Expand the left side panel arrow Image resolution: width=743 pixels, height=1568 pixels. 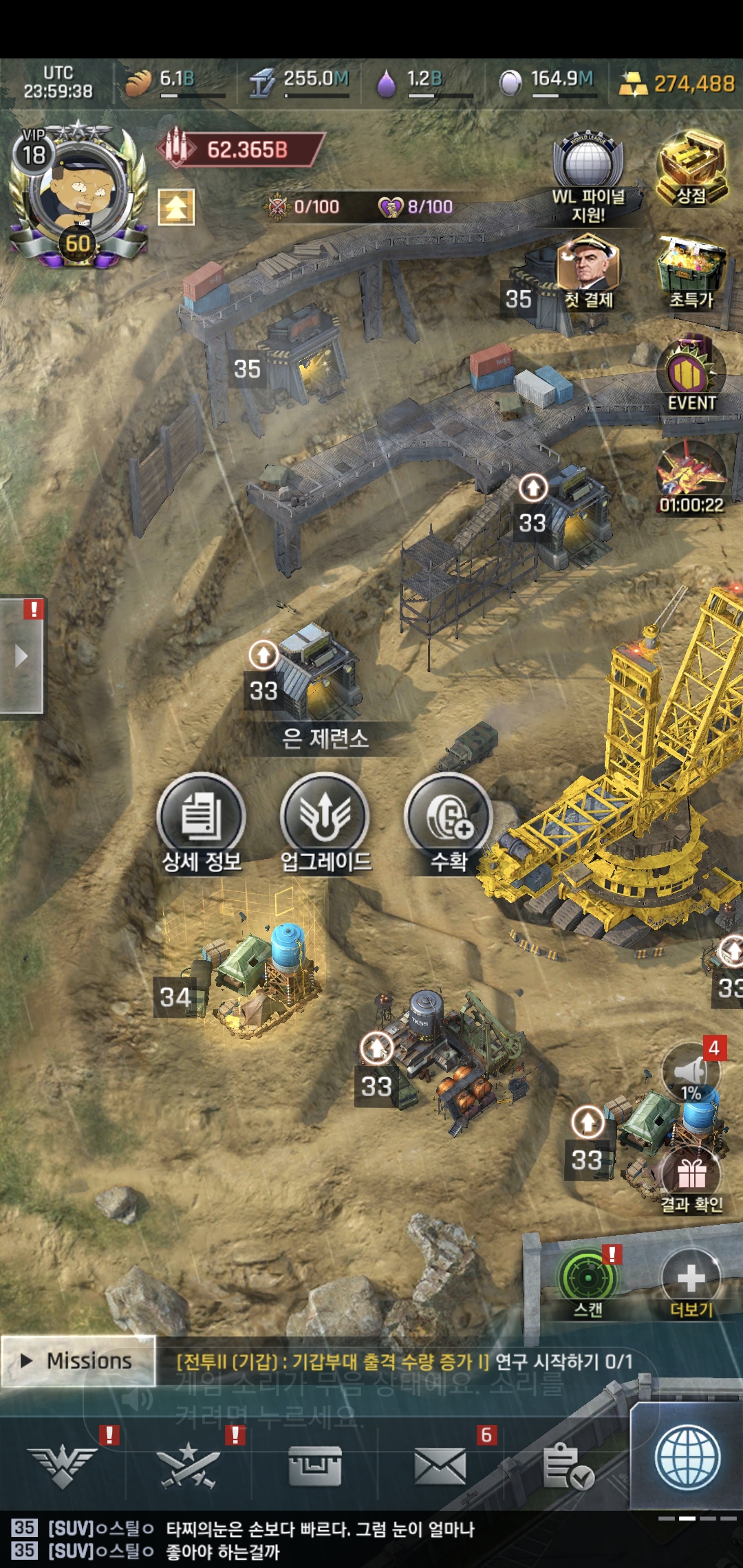[x=22, y=655]
